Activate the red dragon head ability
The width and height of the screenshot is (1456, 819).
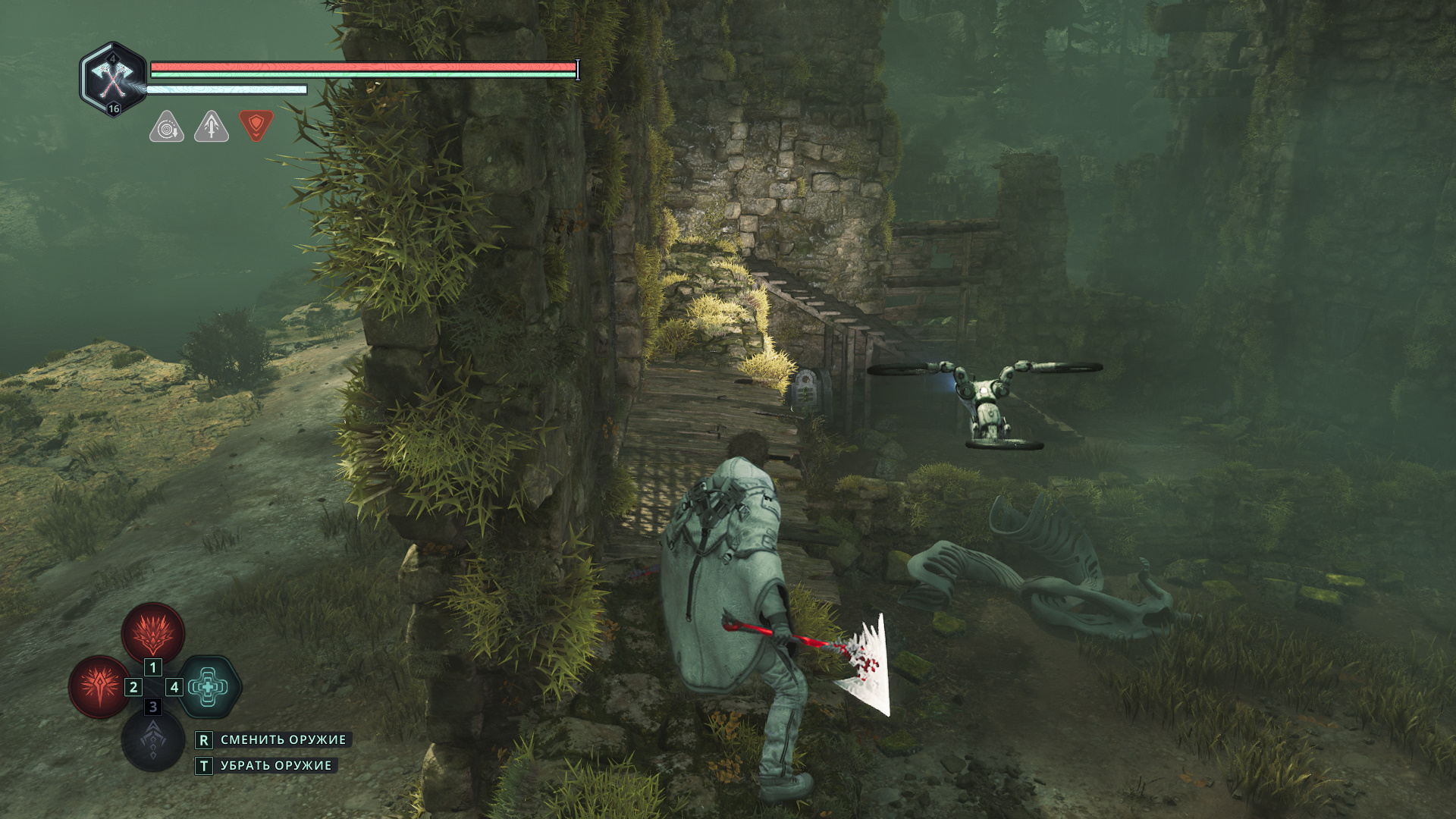click(153, 632)
